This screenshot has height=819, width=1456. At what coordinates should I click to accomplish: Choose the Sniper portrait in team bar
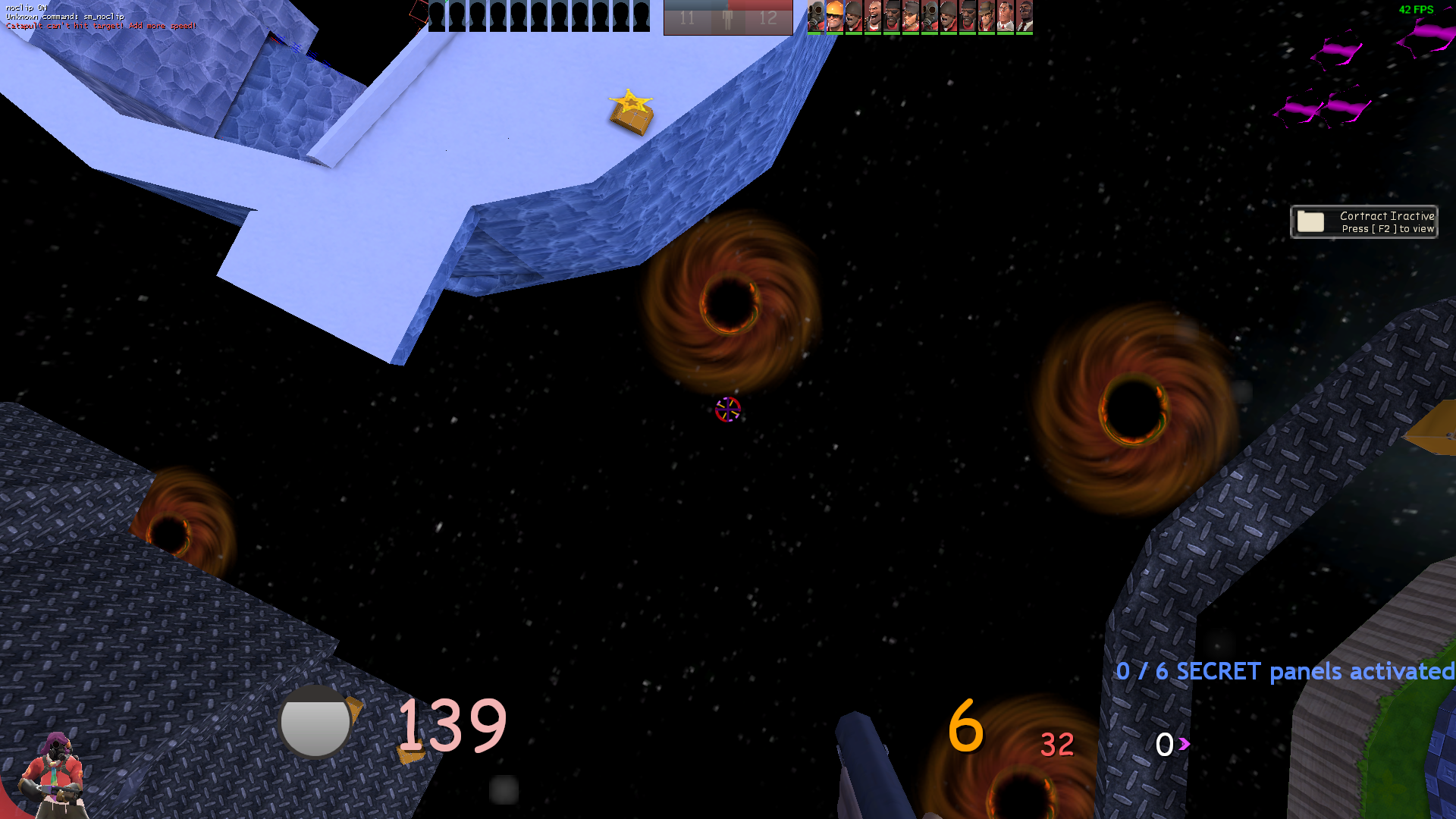tap(987, 16)
